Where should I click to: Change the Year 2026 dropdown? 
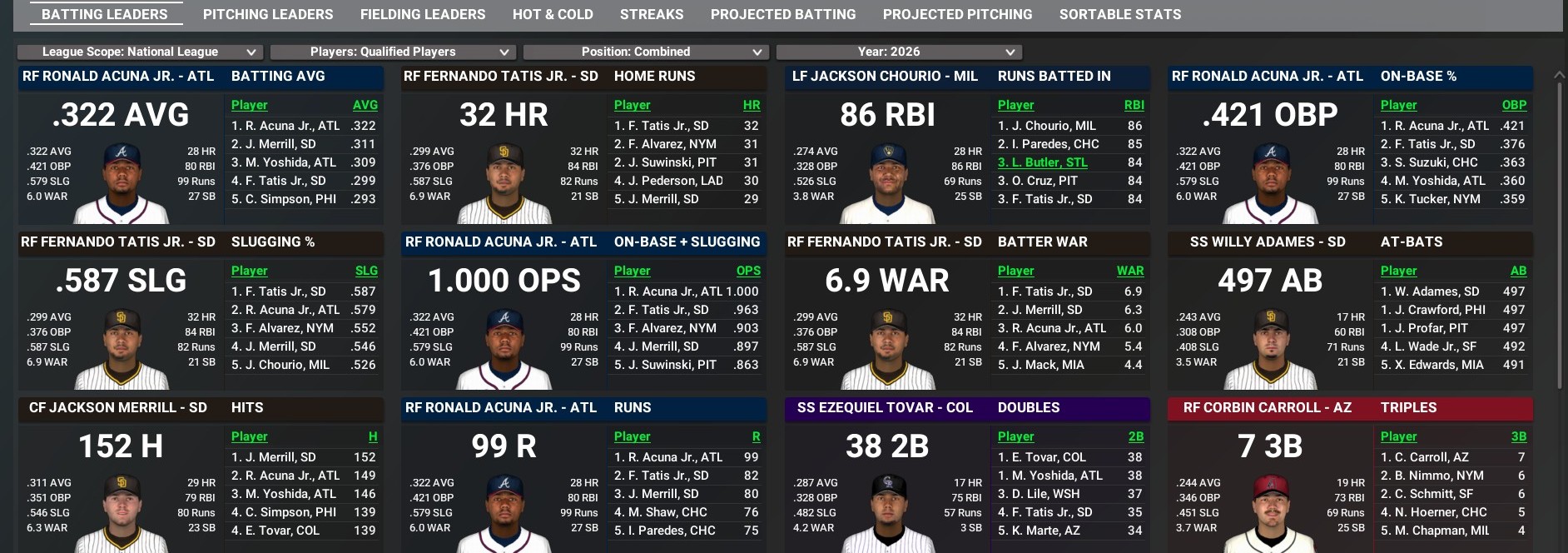(x=899, y=52)
